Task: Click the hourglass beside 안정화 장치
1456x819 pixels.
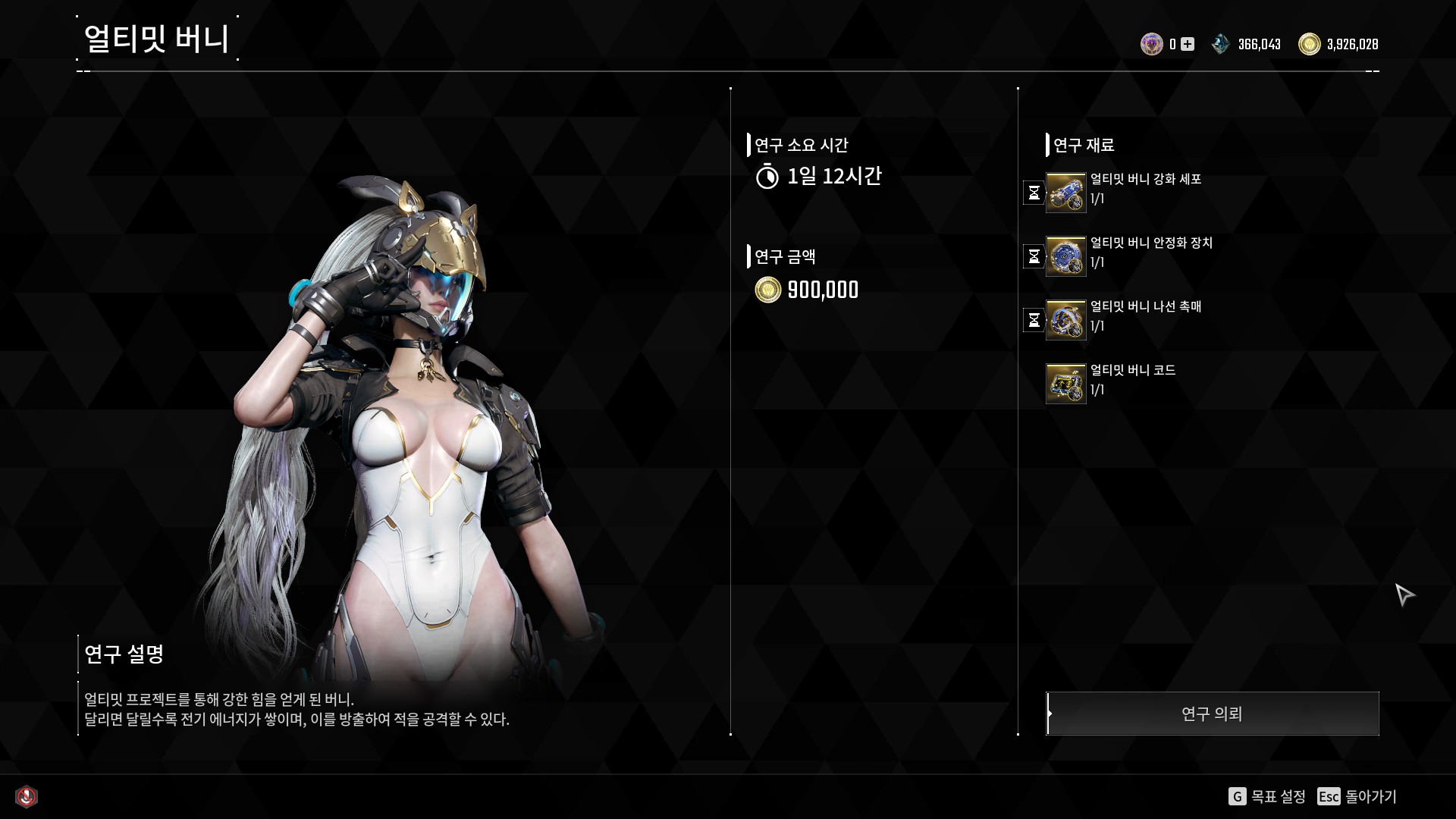Action: (x=1034, y=256)
